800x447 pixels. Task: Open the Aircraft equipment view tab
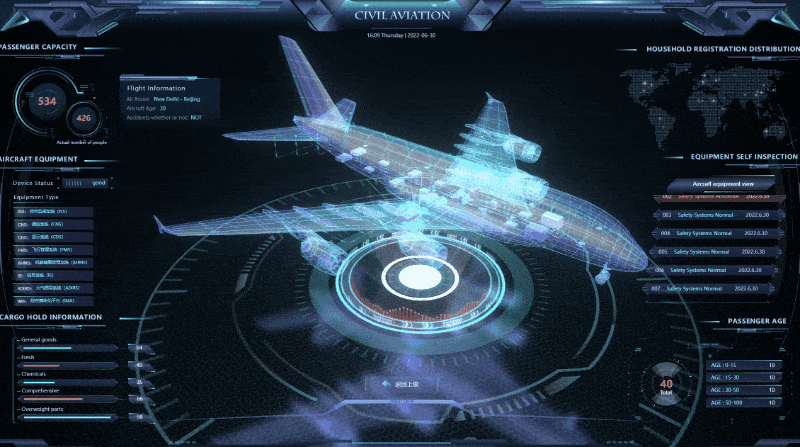717,185
